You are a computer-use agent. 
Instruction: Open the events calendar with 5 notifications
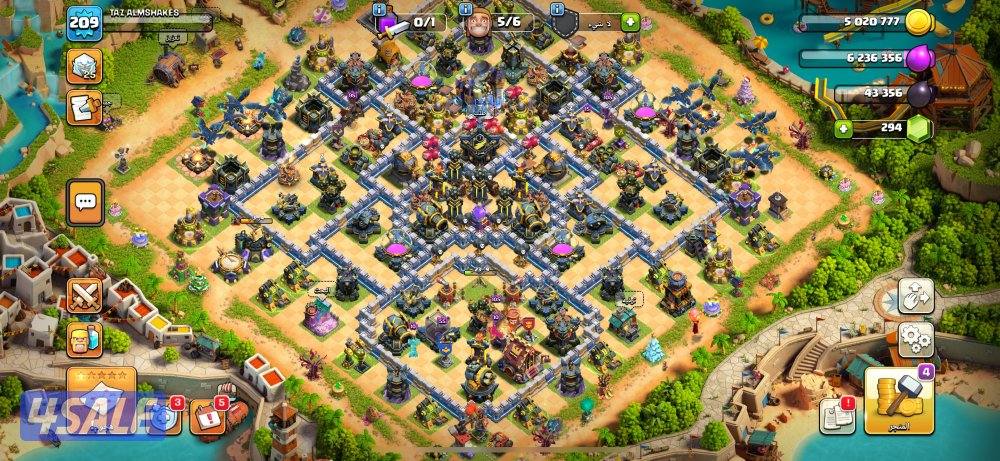tap(209, 417)
